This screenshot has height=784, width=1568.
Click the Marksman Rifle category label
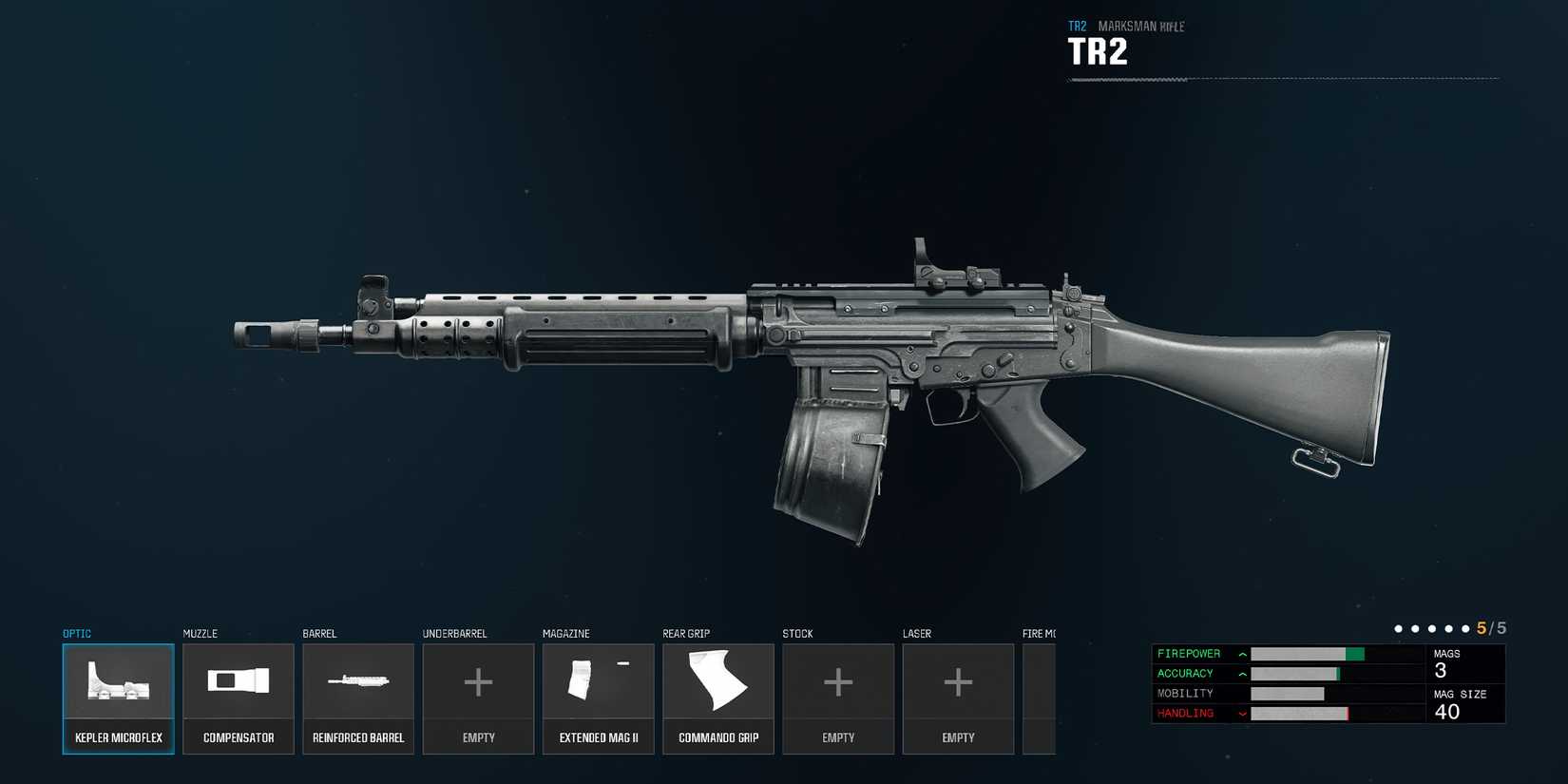coord(1140,26)
